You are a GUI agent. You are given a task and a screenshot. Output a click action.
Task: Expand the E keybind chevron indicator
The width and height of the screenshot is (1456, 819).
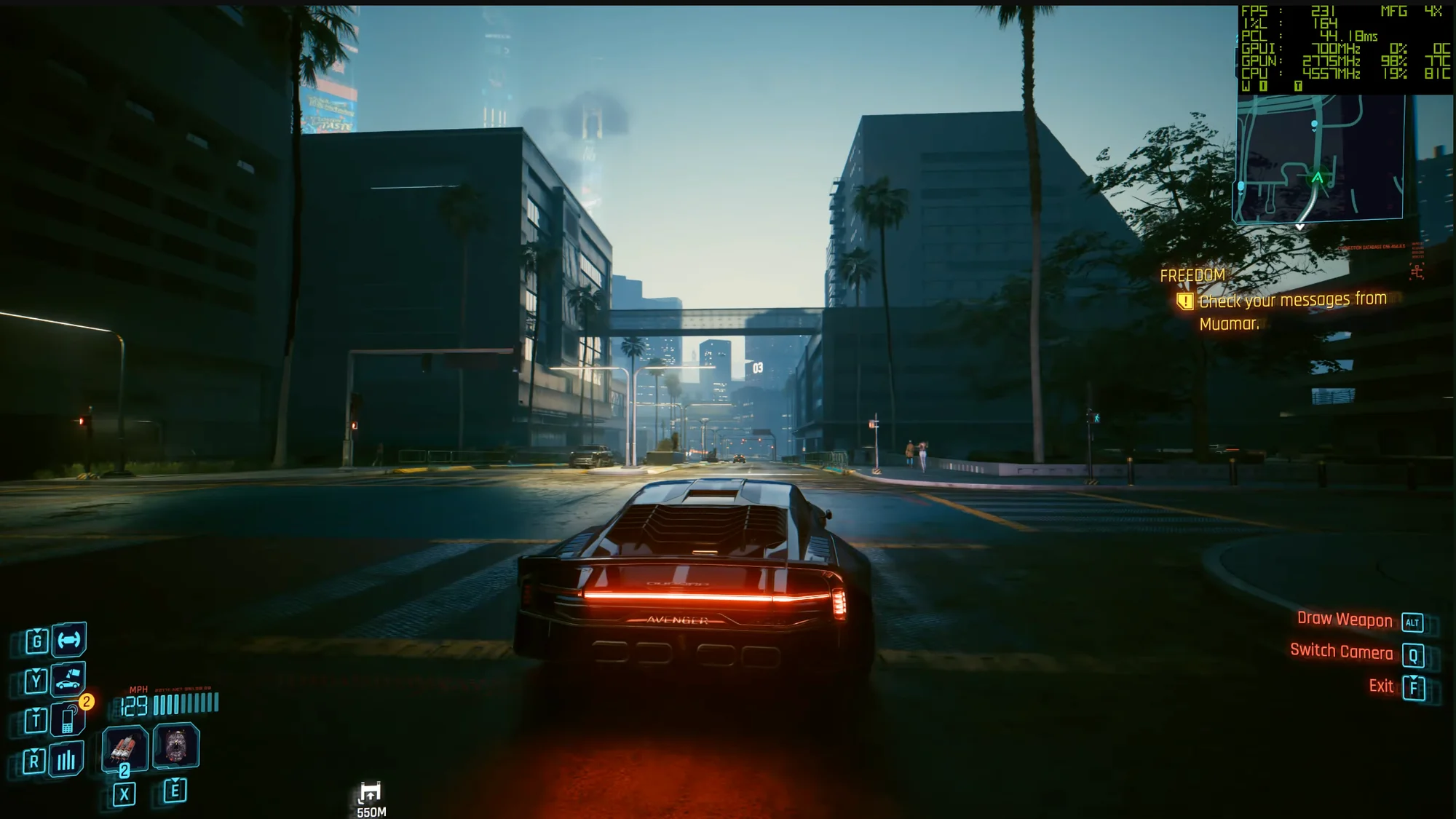pos(176,780)
